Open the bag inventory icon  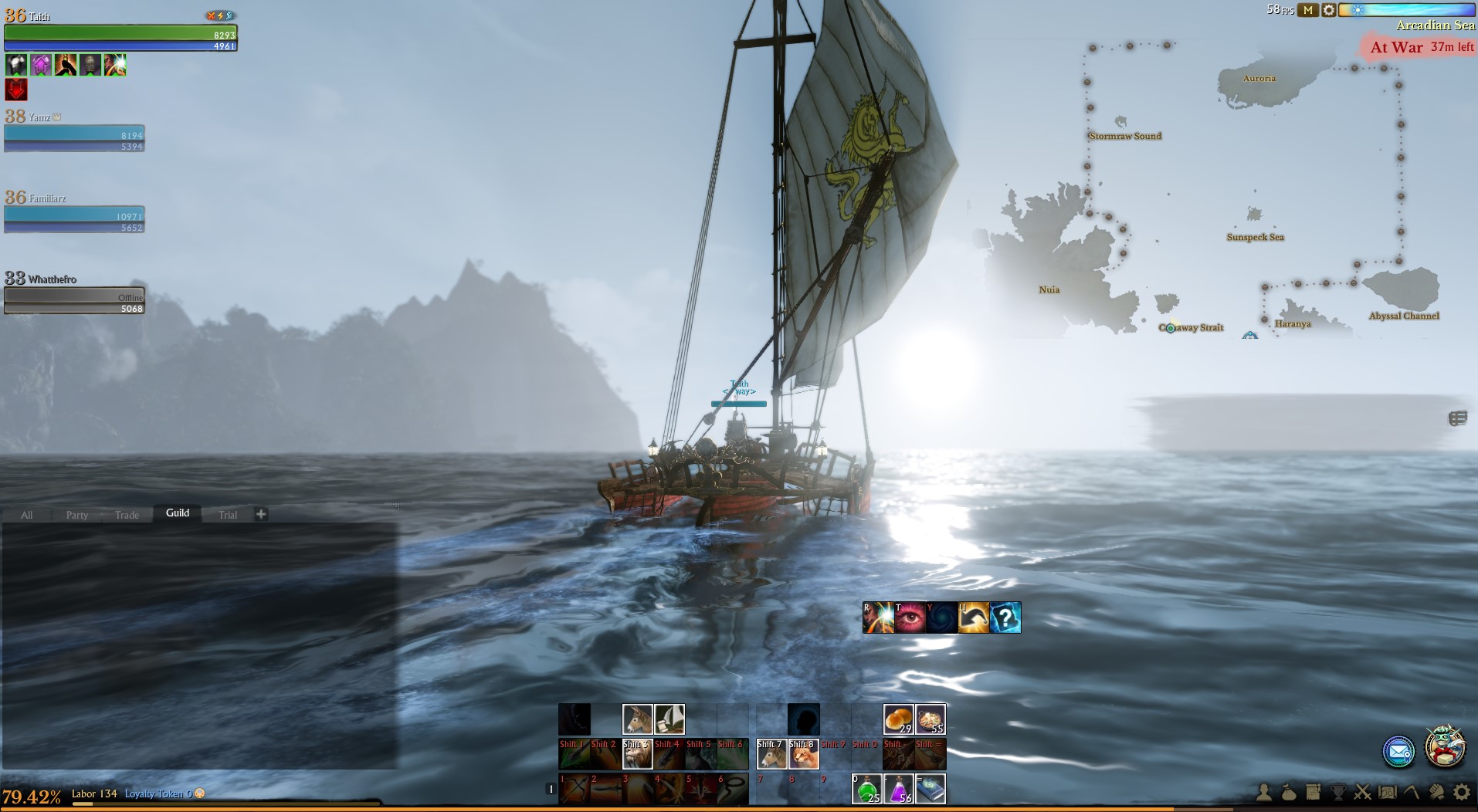(x=1289, y=792)
